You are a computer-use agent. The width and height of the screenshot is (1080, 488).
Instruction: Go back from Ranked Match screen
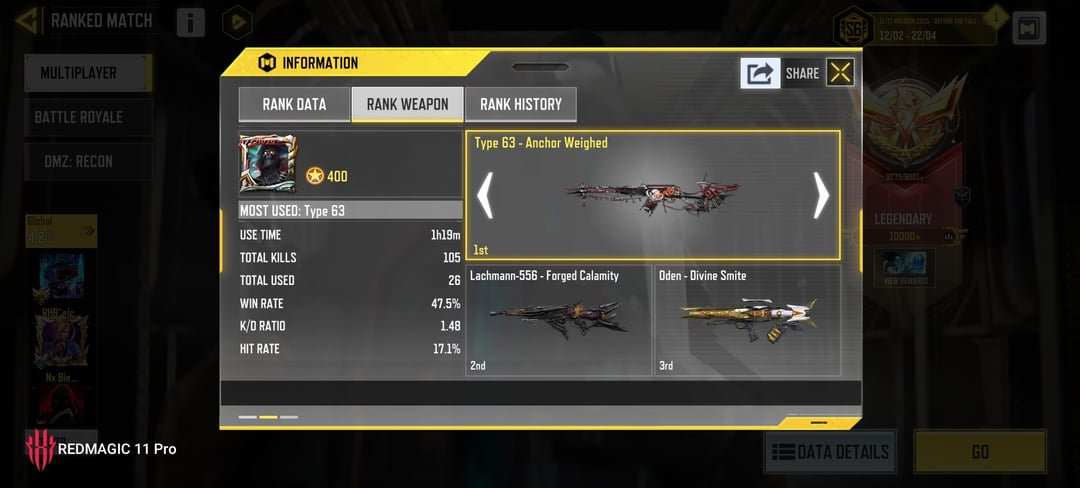[x=26, y=20]
